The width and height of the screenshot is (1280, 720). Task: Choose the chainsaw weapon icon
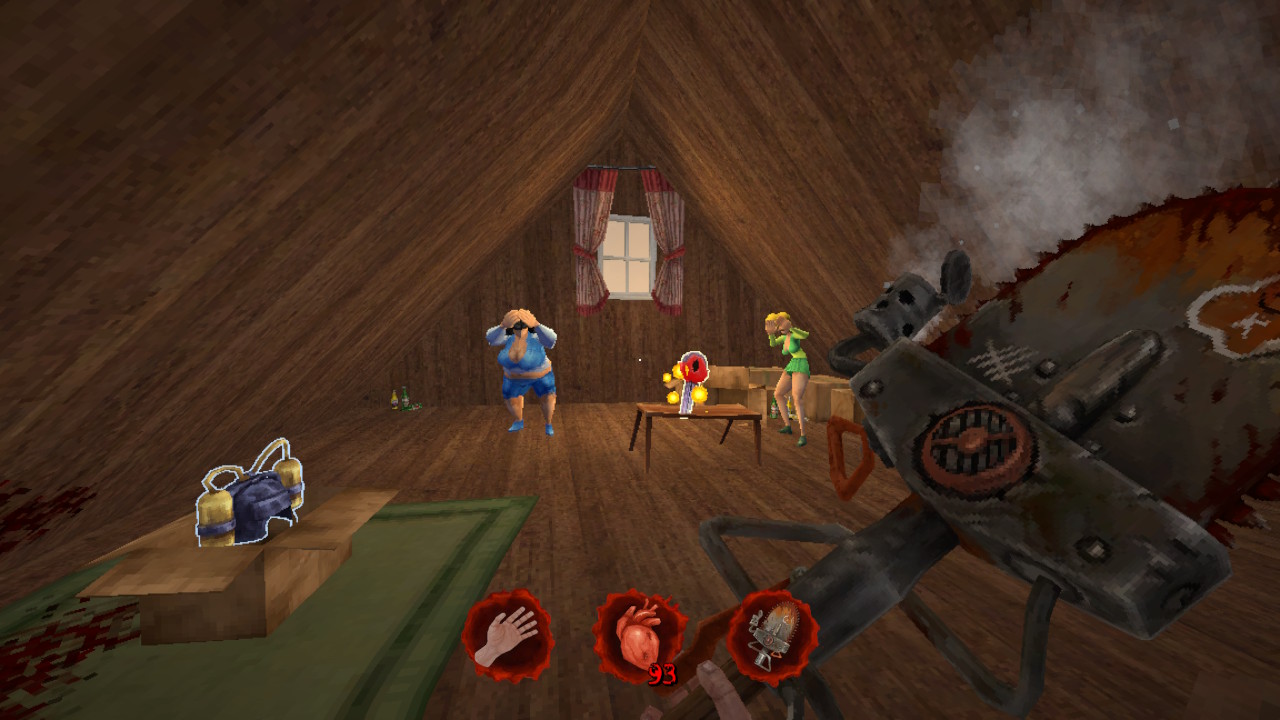pyautogui.click(x=772, y=636)
